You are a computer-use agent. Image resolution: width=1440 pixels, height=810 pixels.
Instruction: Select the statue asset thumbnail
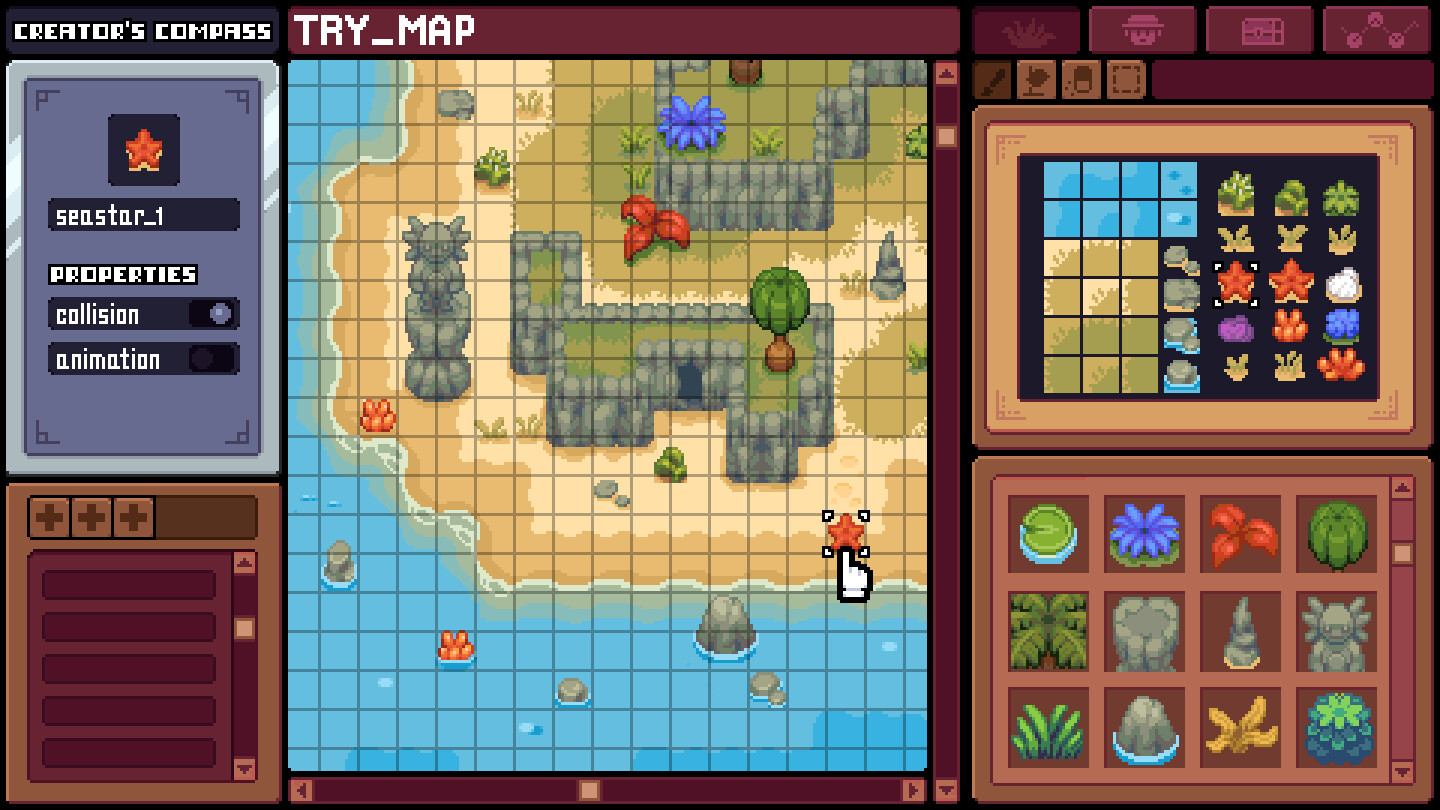point(1335,633)
